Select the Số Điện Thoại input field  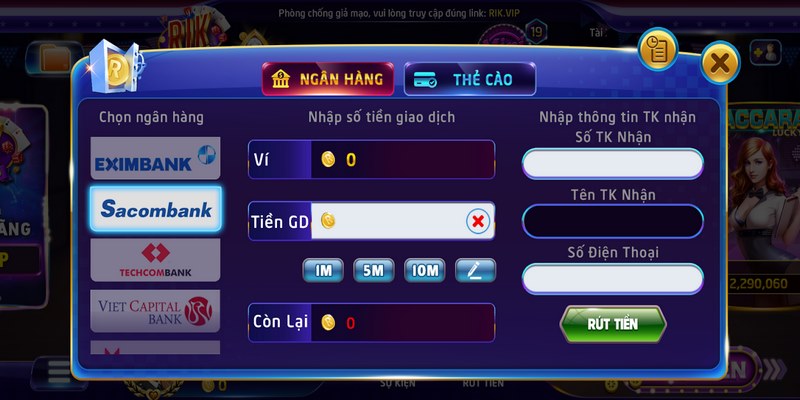pos(612,279)
